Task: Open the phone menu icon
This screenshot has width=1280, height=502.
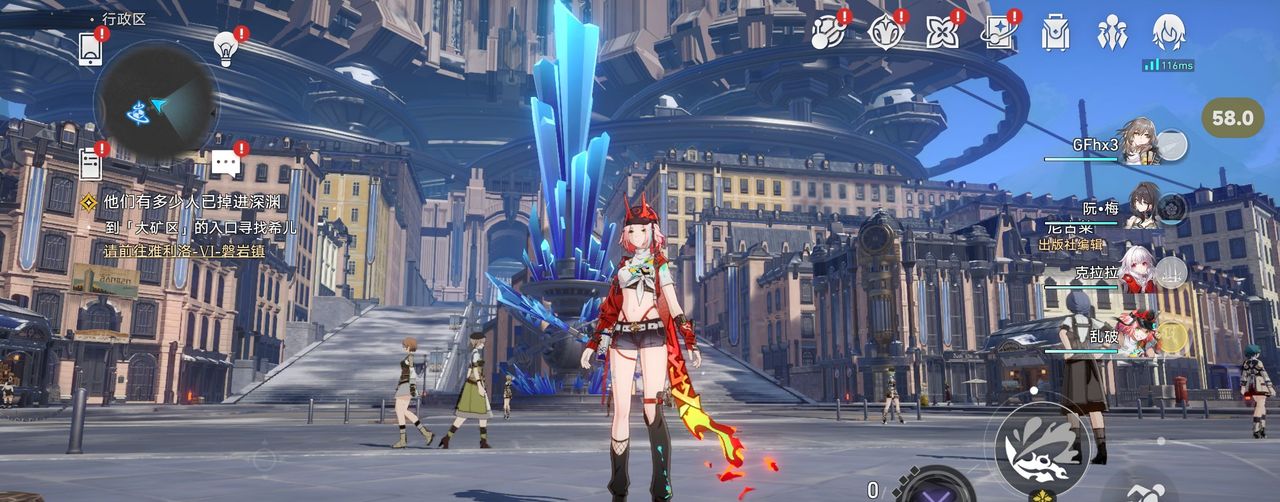Action: pos(88,47)
